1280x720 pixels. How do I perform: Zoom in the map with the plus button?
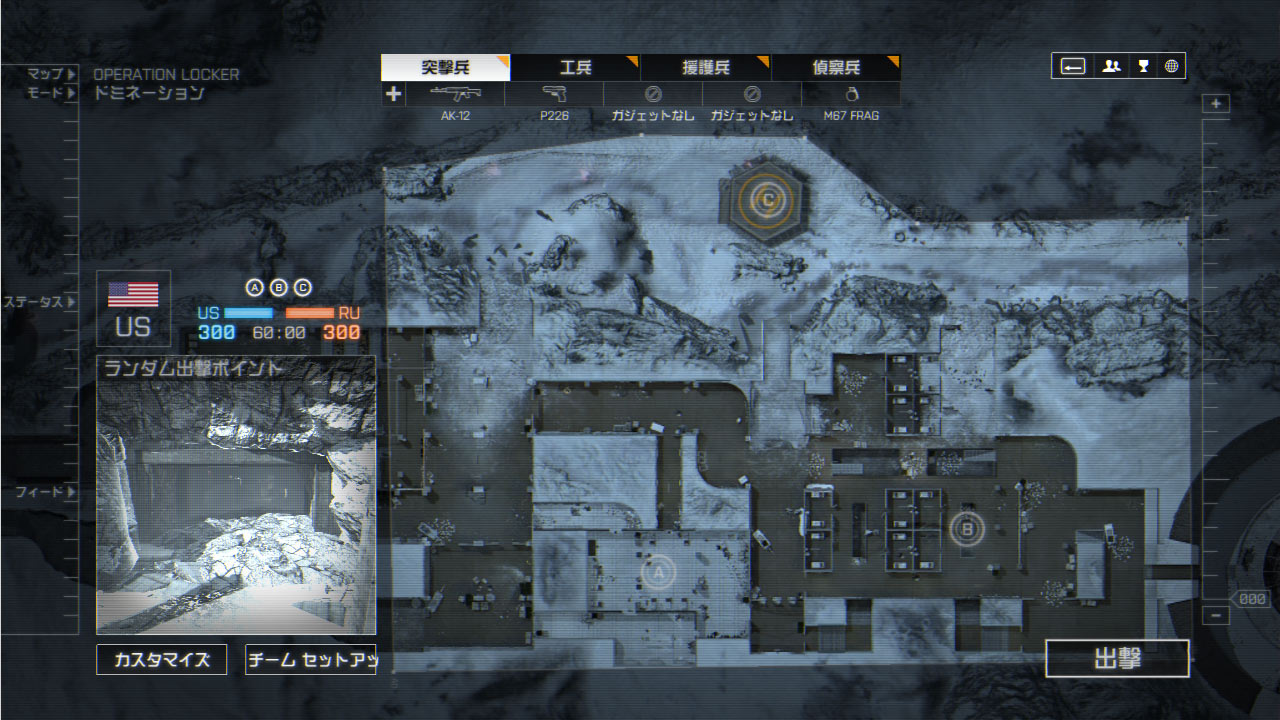[1215, 104]
